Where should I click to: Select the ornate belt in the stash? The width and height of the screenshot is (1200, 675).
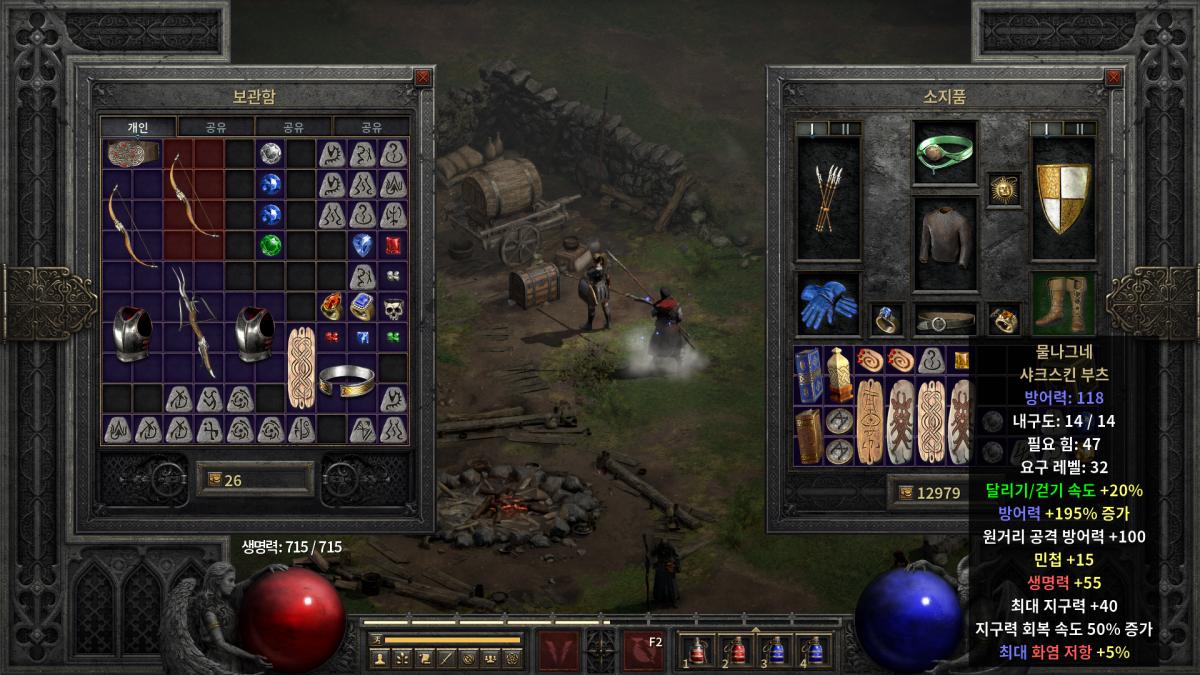tap(133, 153)
